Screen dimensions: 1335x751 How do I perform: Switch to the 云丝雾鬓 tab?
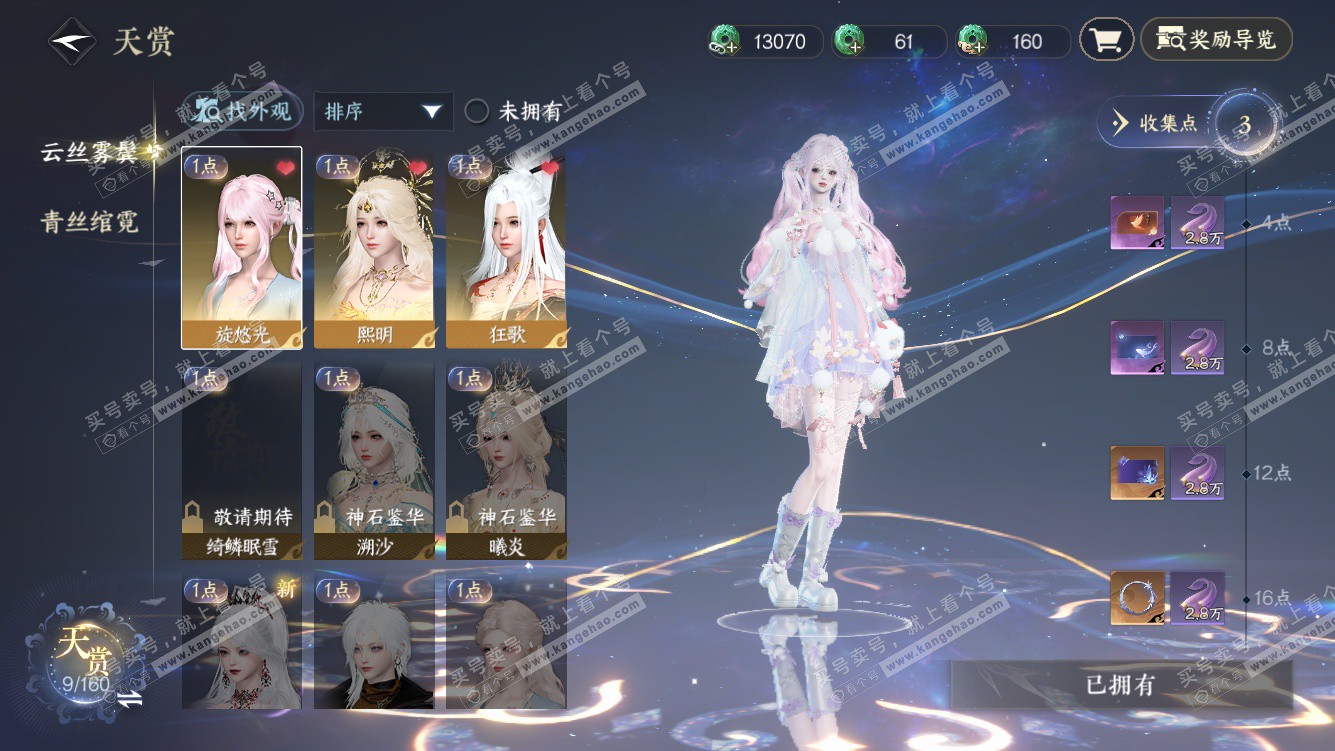point(95,152)
